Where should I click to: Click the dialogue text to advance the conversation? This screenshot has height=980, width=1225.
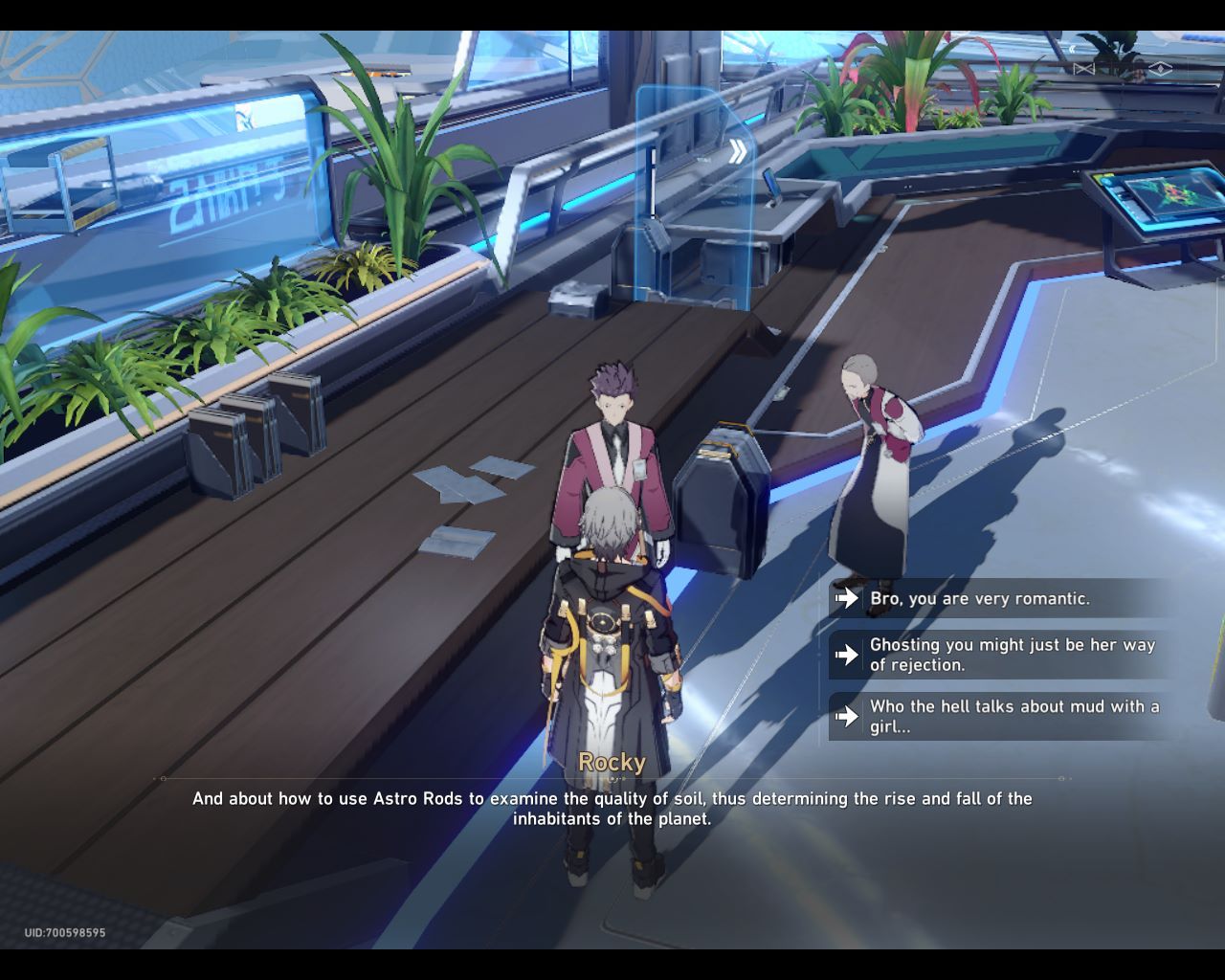[x=612, y=809]
